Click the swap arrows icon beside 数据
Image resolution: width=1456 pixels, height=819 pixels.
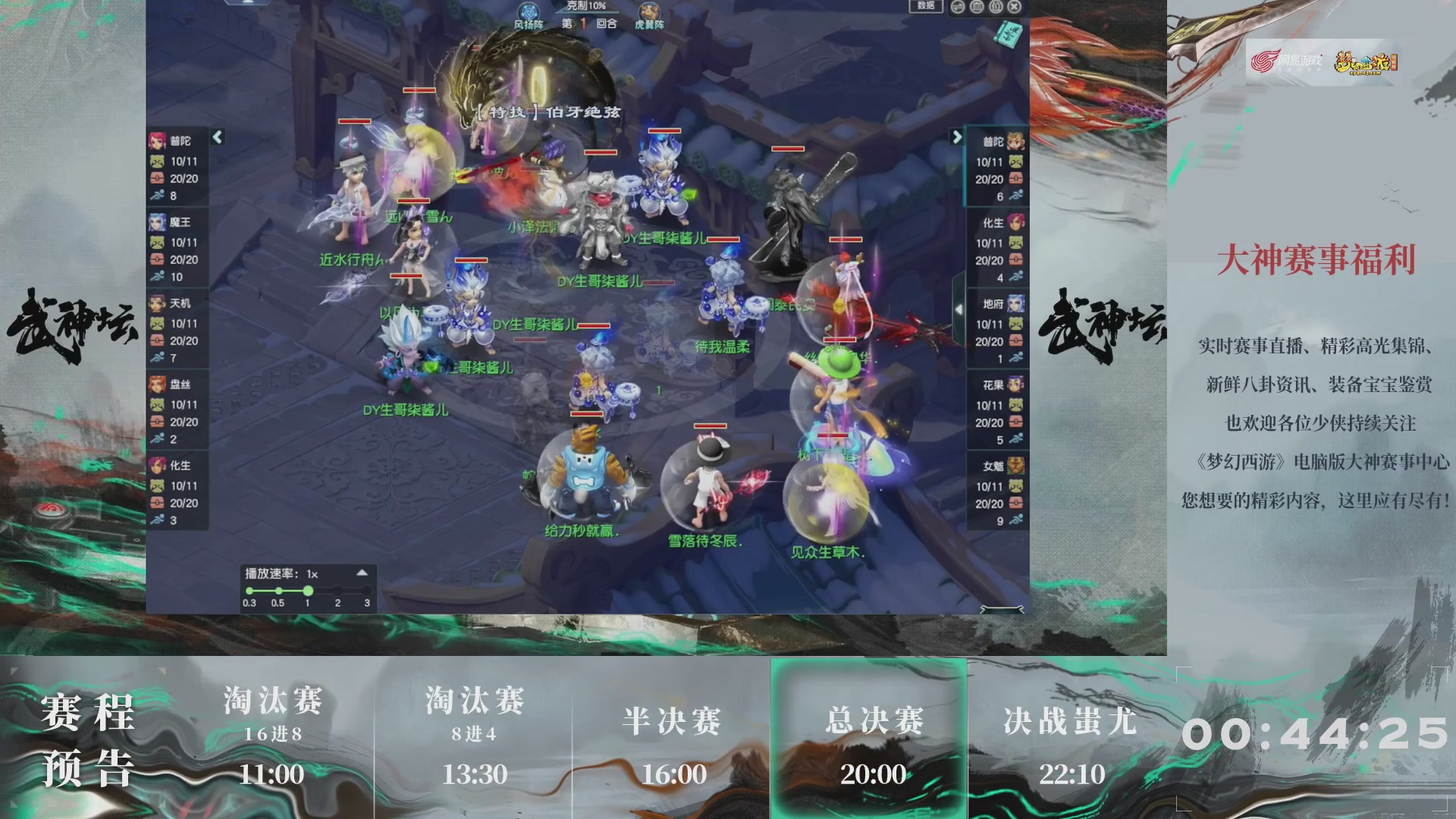click(x=957, y=6)
